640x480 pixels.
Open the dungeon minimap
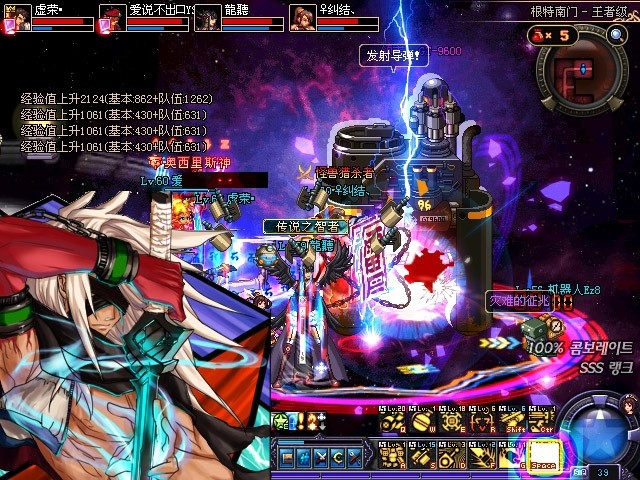(x=584, y=78)
